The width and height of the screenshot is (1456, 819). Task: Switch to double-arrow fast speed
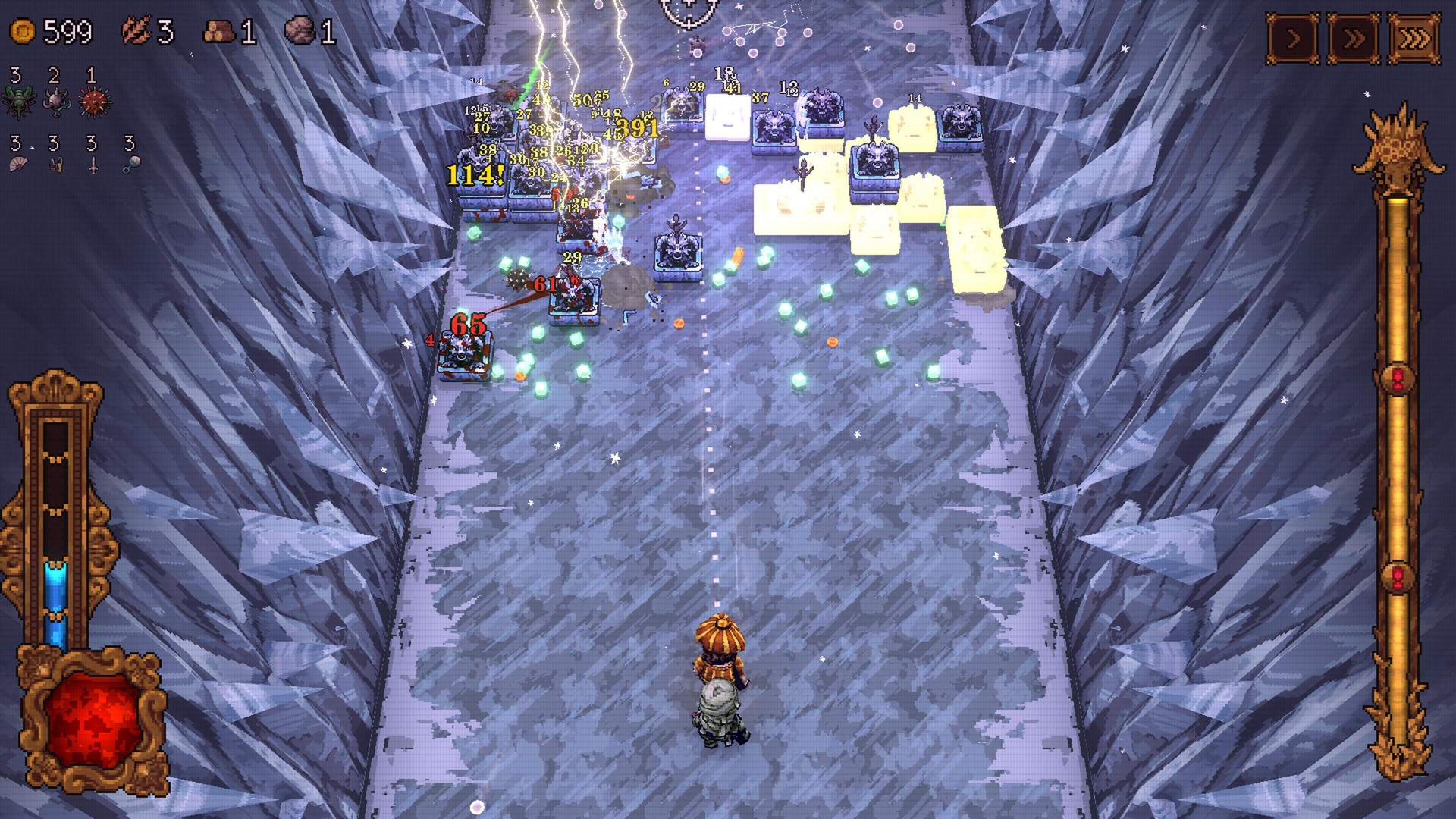pos(1353,39)
